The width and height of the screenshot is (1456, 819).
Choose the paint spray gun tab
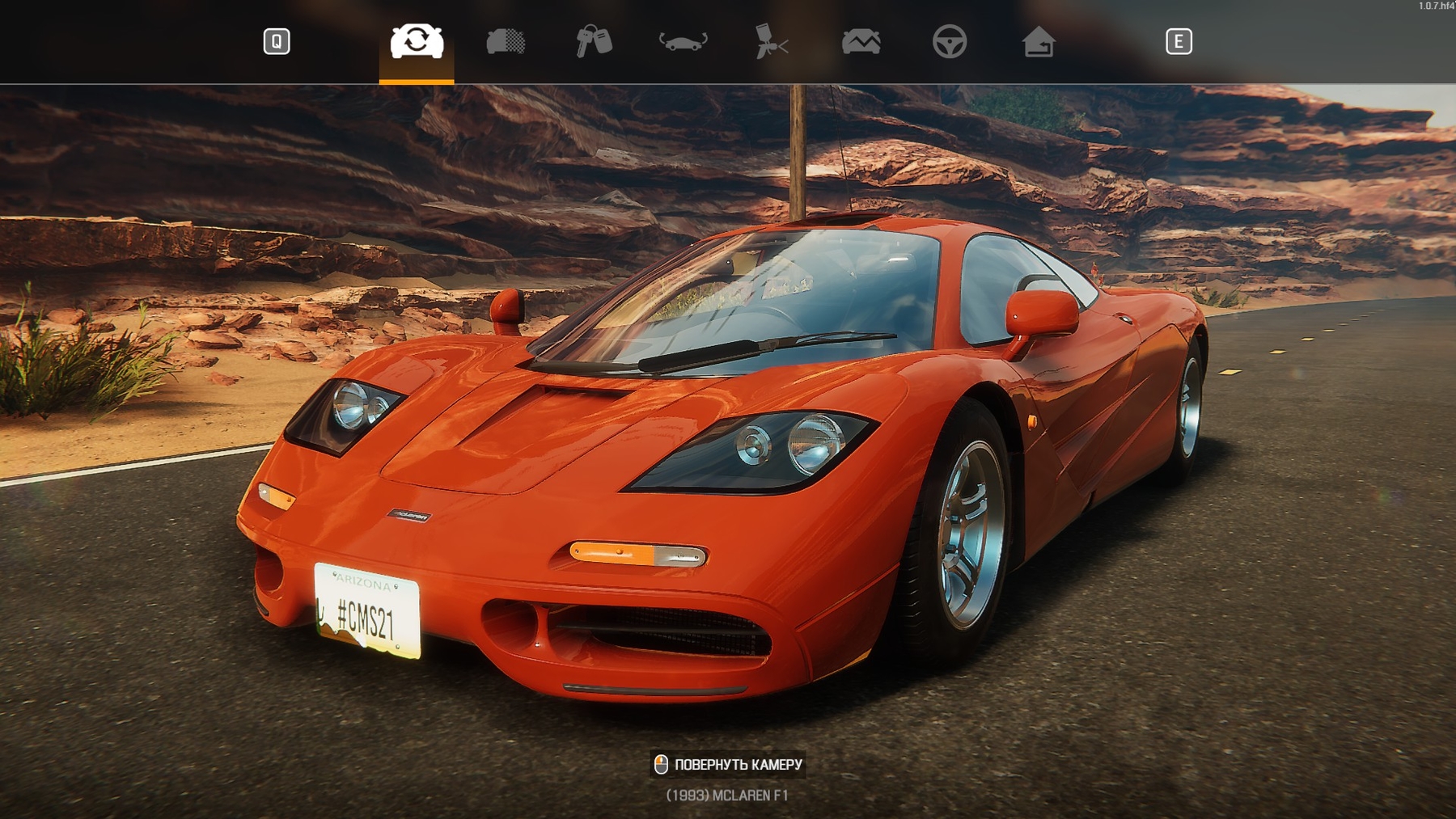(771, 41)
